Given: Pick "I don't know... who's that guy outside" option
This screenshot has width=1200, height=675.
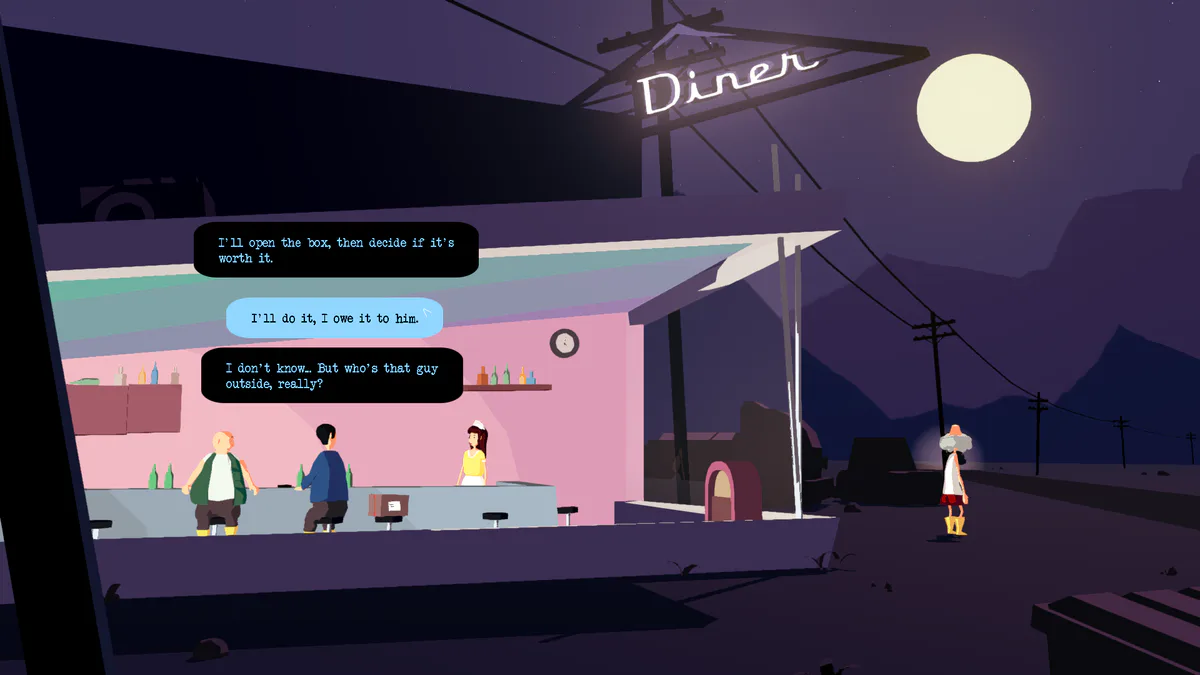Looking at the screenshot, I should tap(331, 375).
